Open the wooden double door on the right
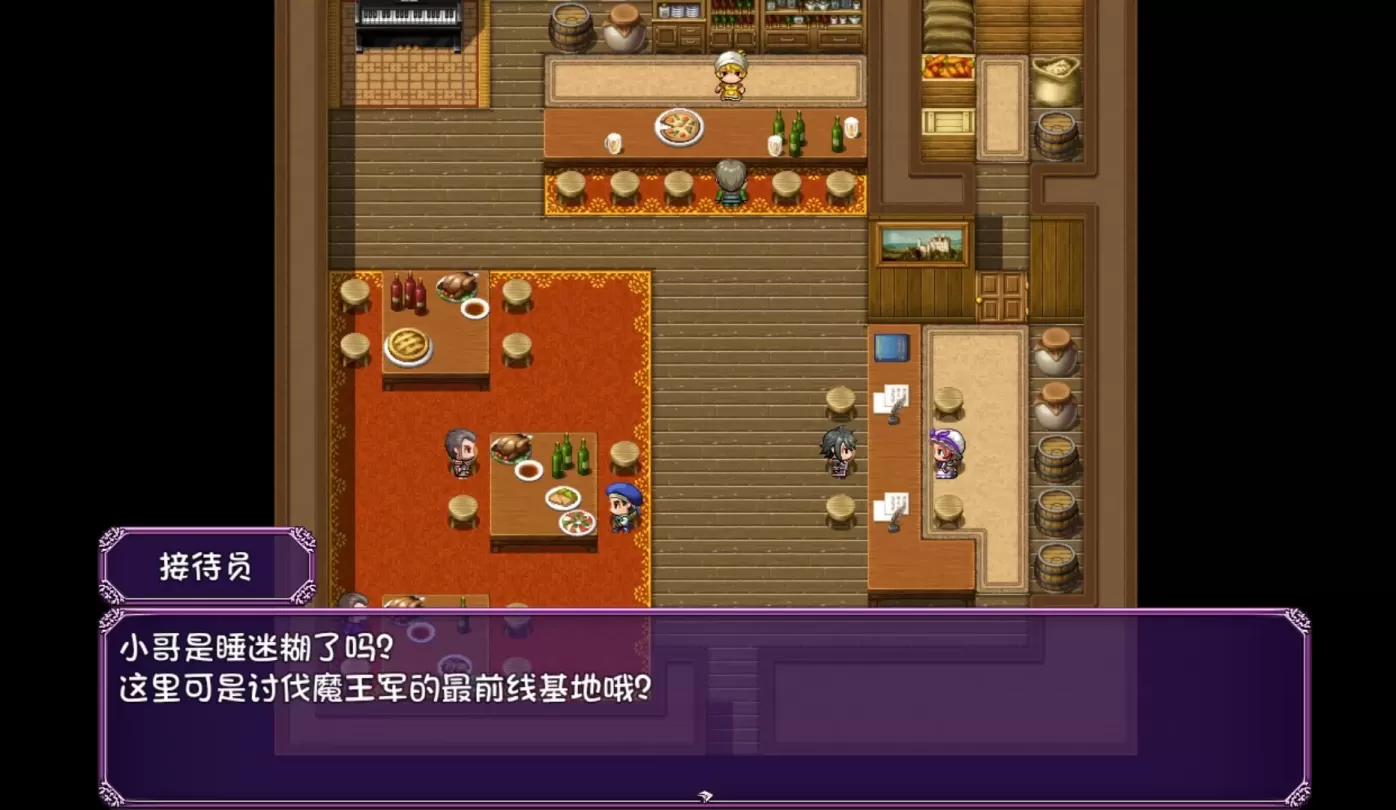 point(1002,295)
